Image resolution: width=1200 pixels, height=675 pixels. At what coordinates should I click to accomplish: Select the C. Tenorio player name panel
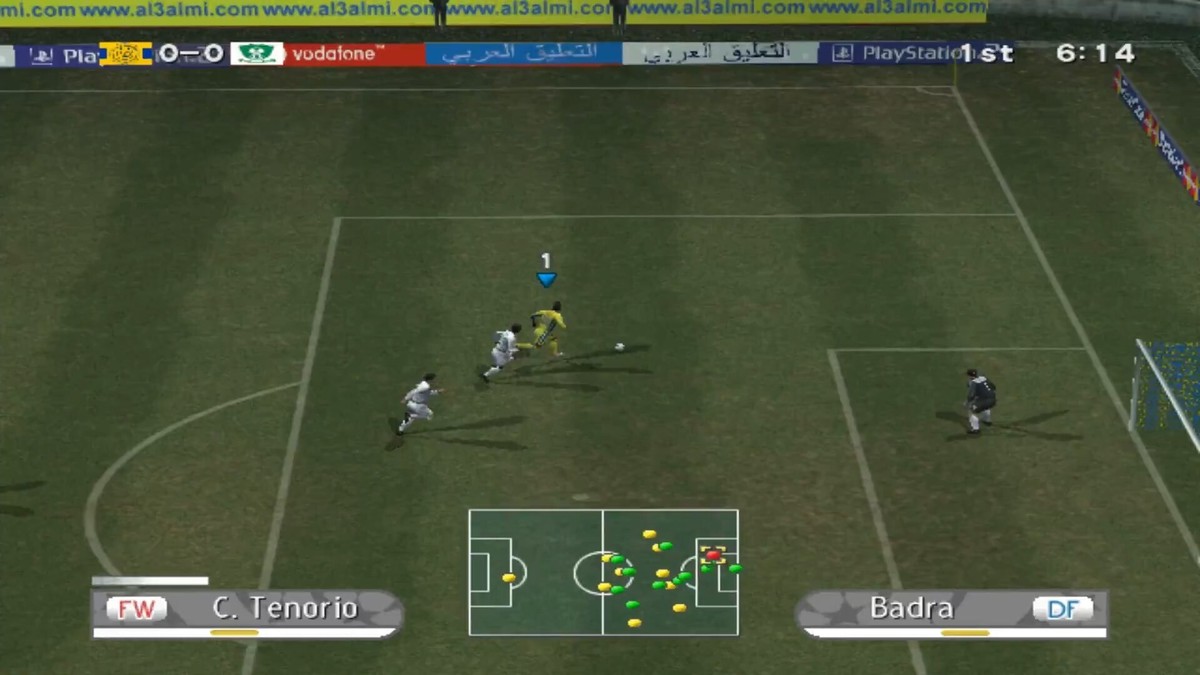285,608
